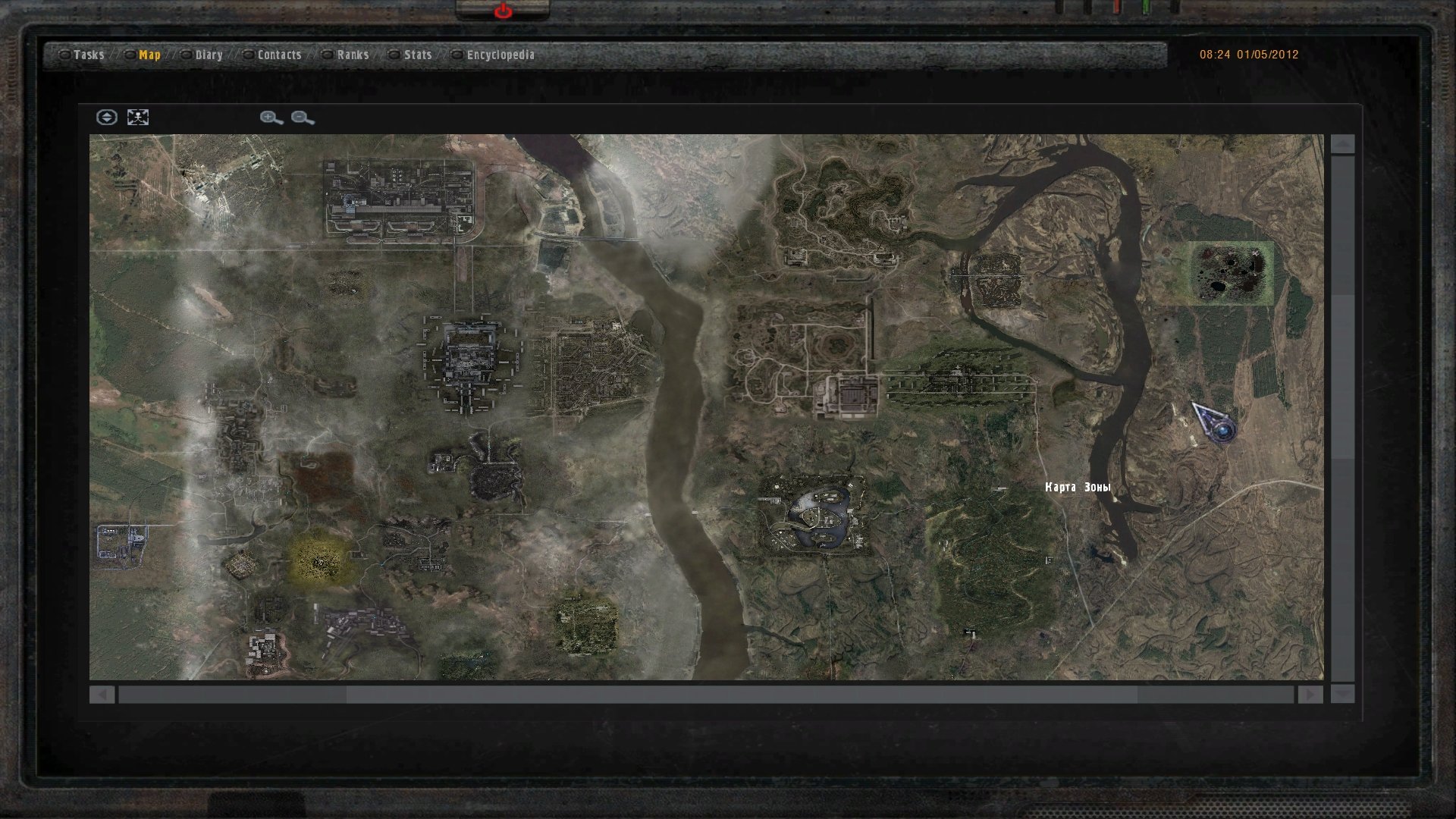Click the round up-down arrows map button
1456x819 pixels.
point(107,118)
